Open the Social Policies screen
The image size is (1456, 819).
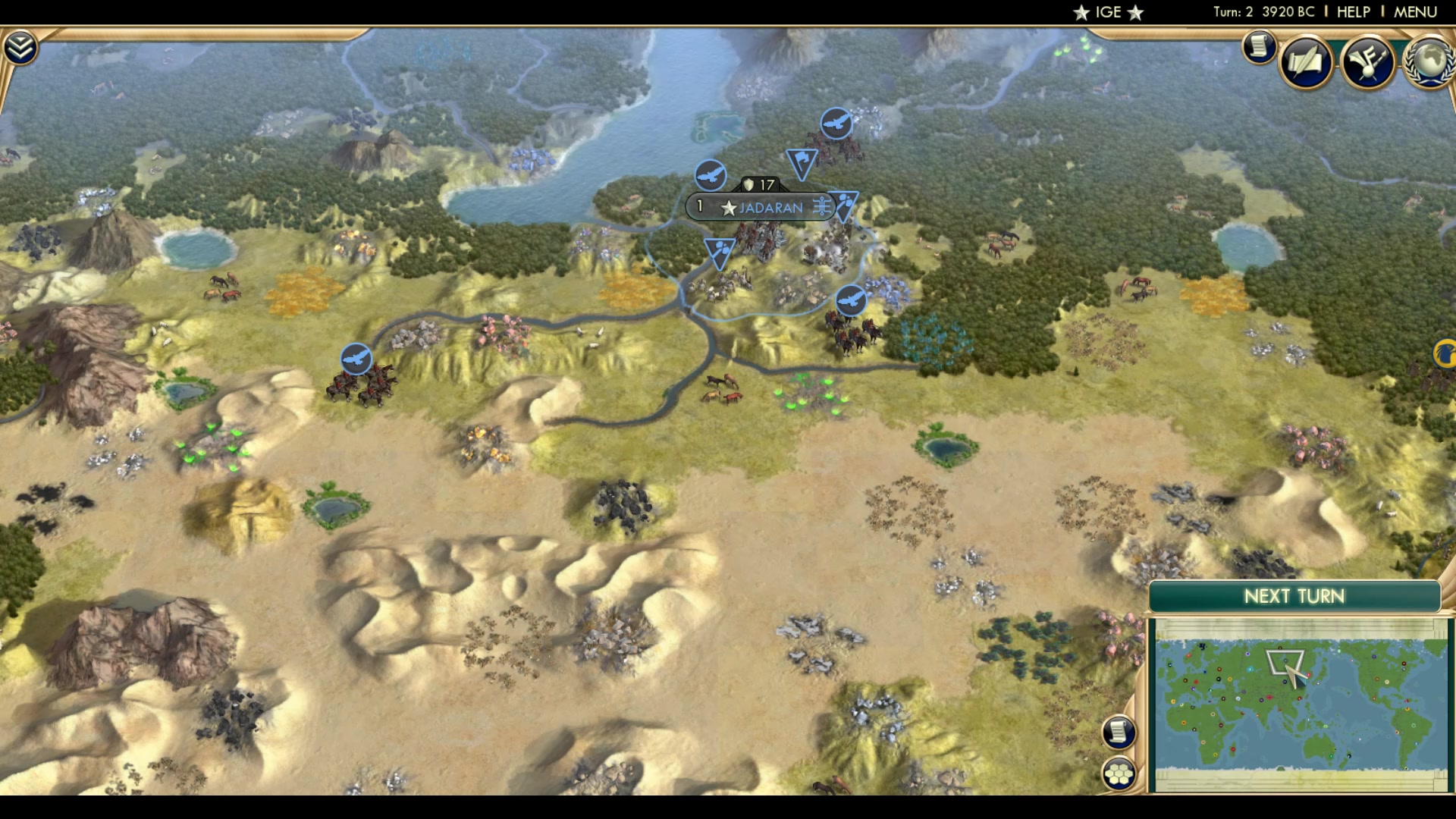tap(1306, 62)
